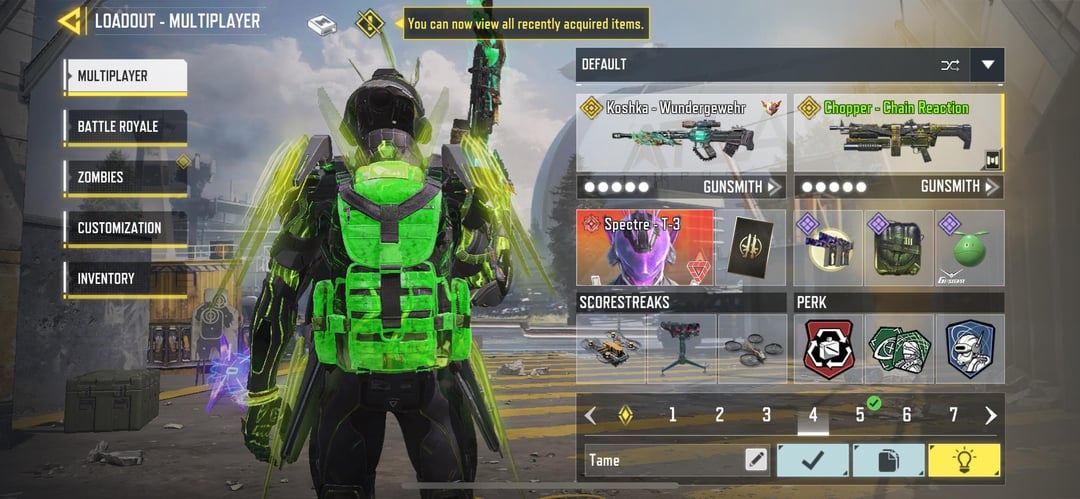The height and width of the screenshot is (499, 1080).
Task: Open the quadcopter drone scorestreak slot
Action: [x=753, y=350]
